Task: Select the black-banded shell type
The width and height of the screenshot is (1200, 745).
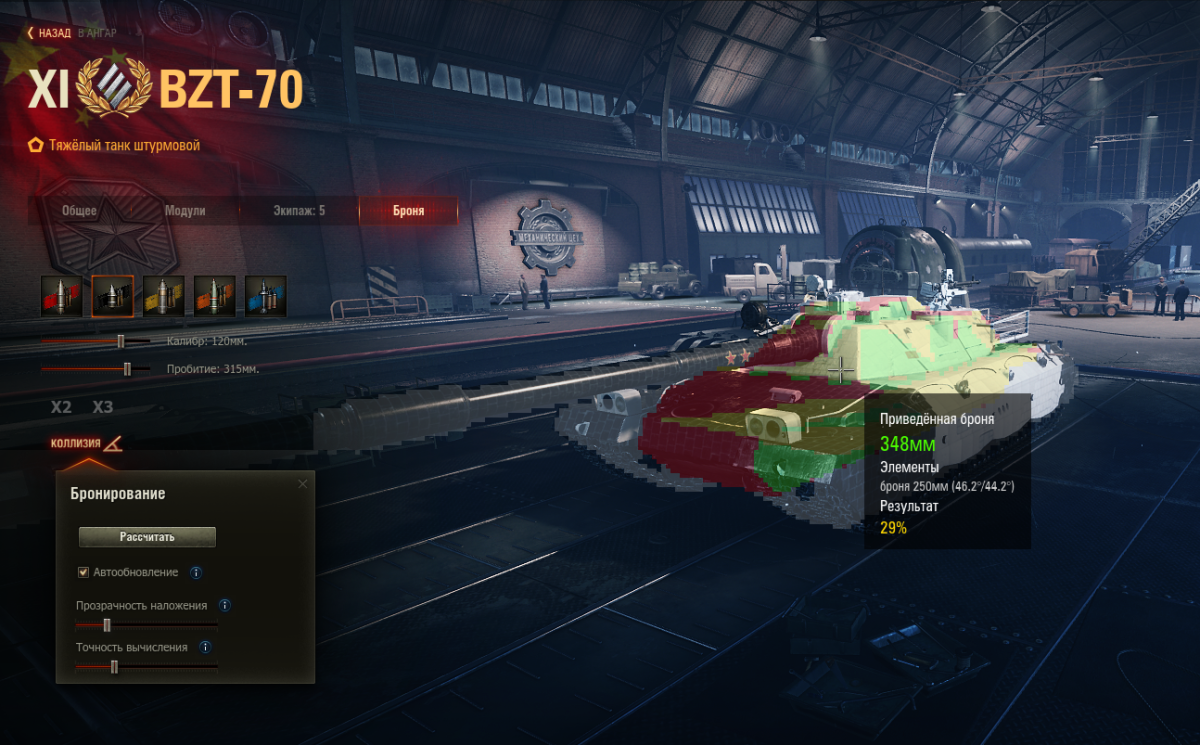Action: [x=113, y=296]
